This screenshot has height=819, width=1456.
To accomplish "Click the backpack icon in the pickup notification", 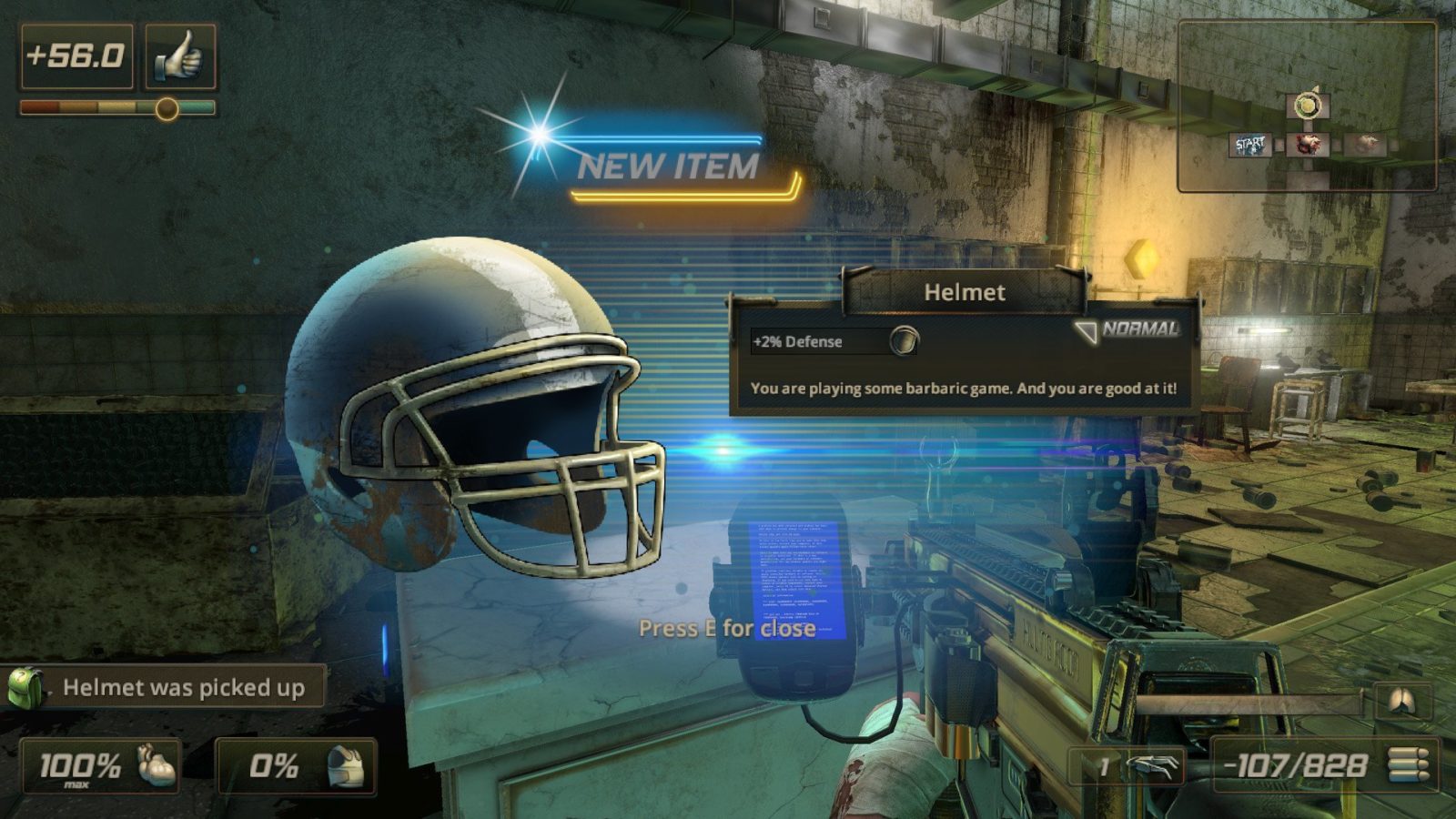I will tap(25, 688).
